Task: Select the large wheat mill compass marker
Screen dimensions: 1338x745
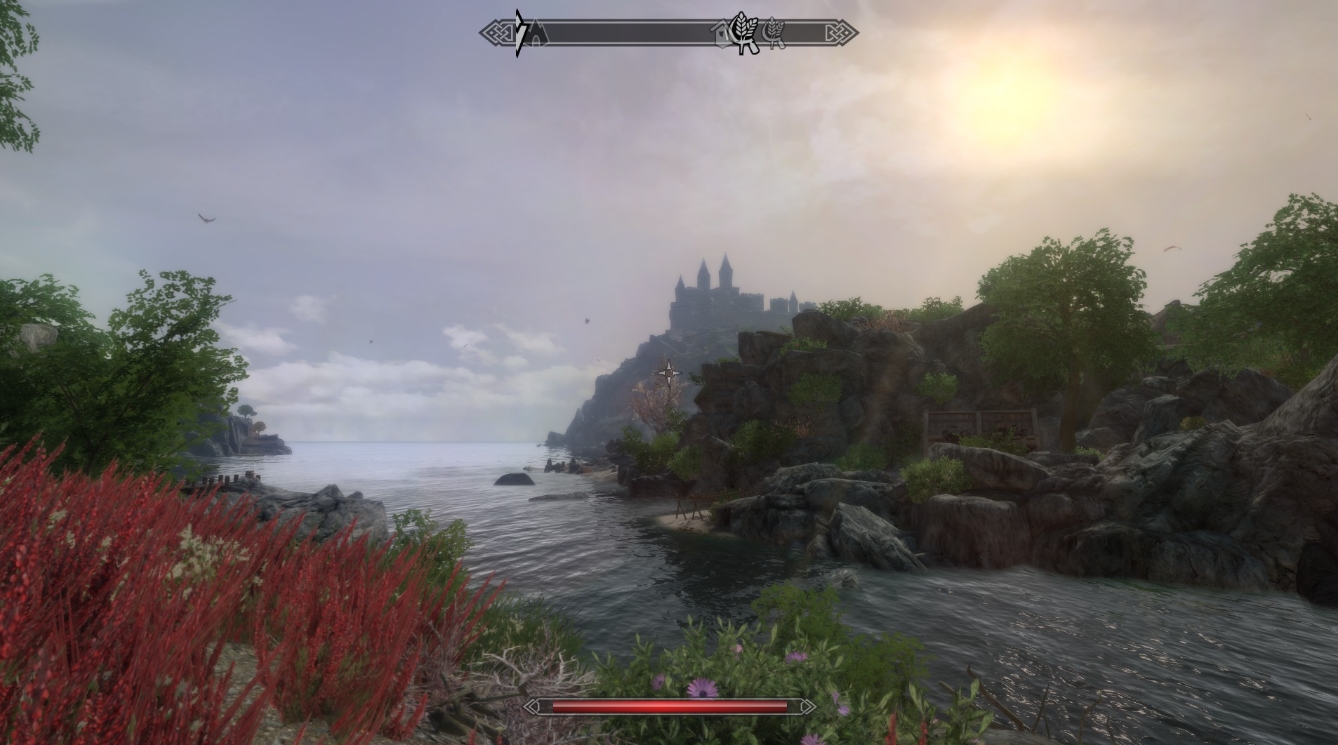Action: point(742,32)
